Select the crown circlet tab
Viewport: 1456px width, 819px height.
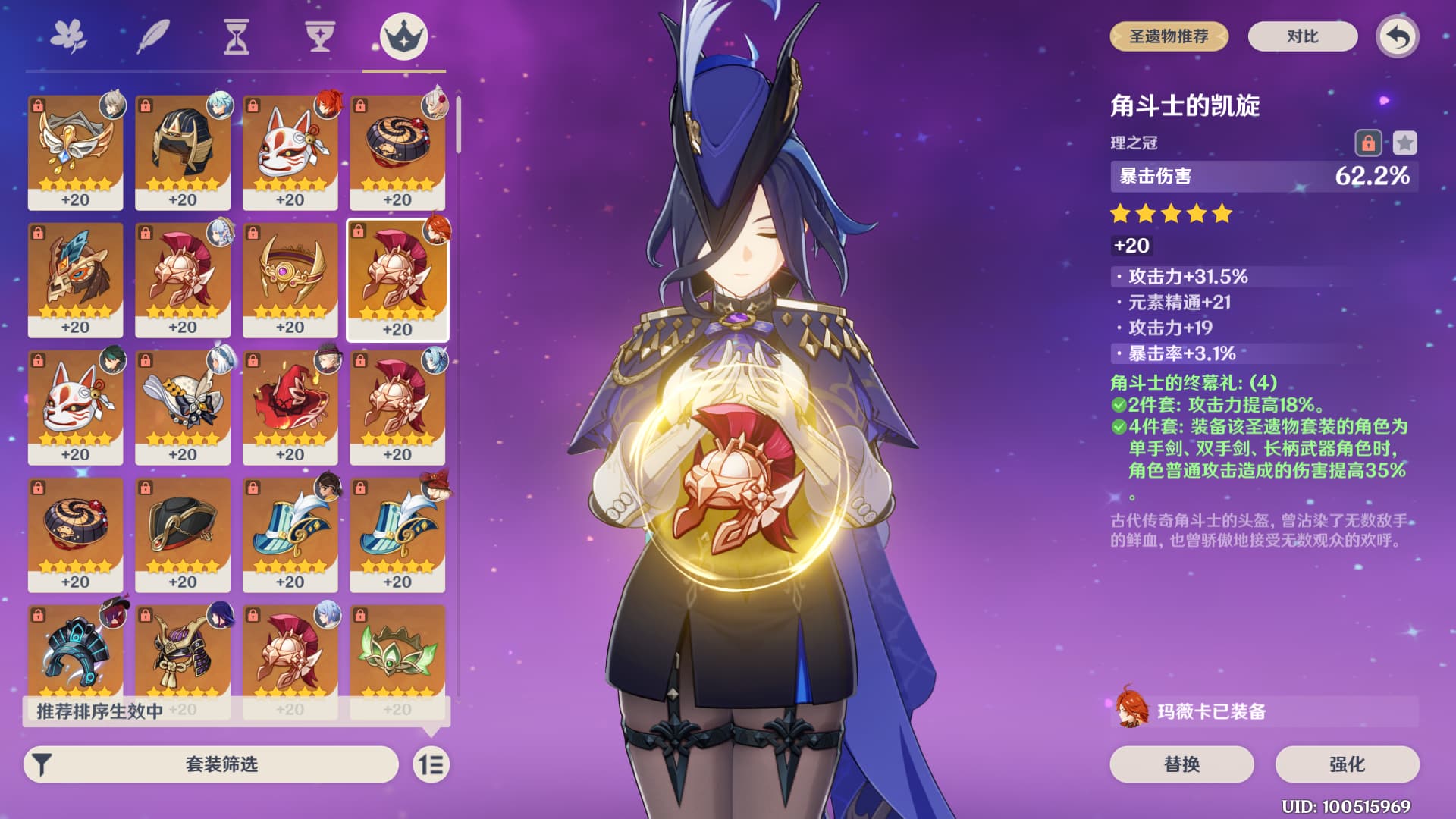coord(403,36)
